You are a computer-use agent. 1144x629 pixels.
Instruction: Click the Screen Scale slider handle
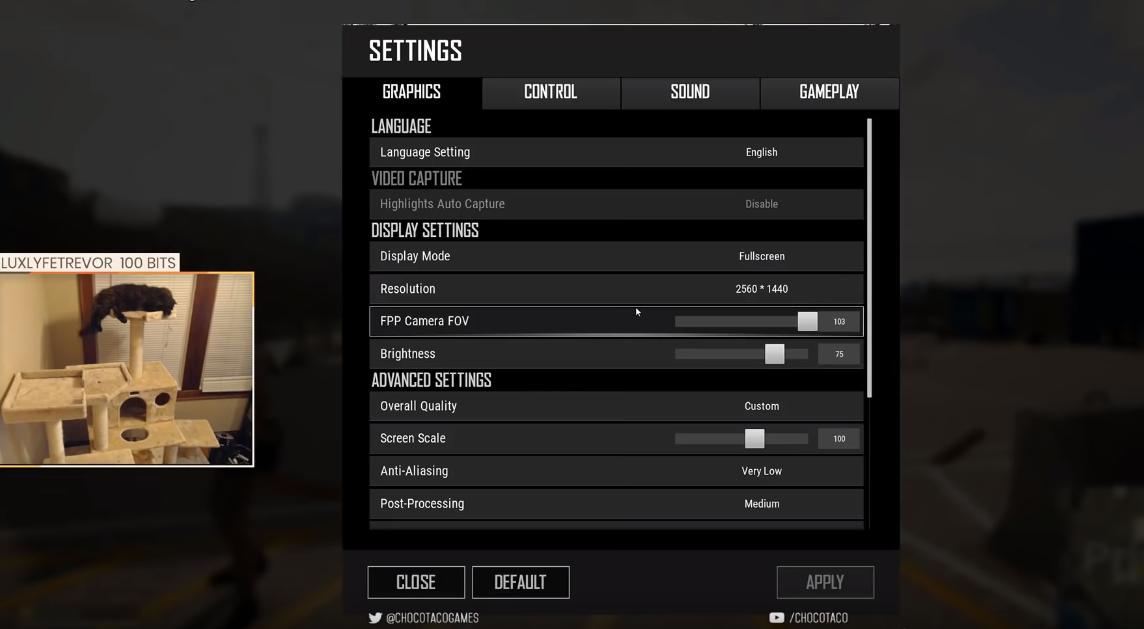click(x=755, y=438)
